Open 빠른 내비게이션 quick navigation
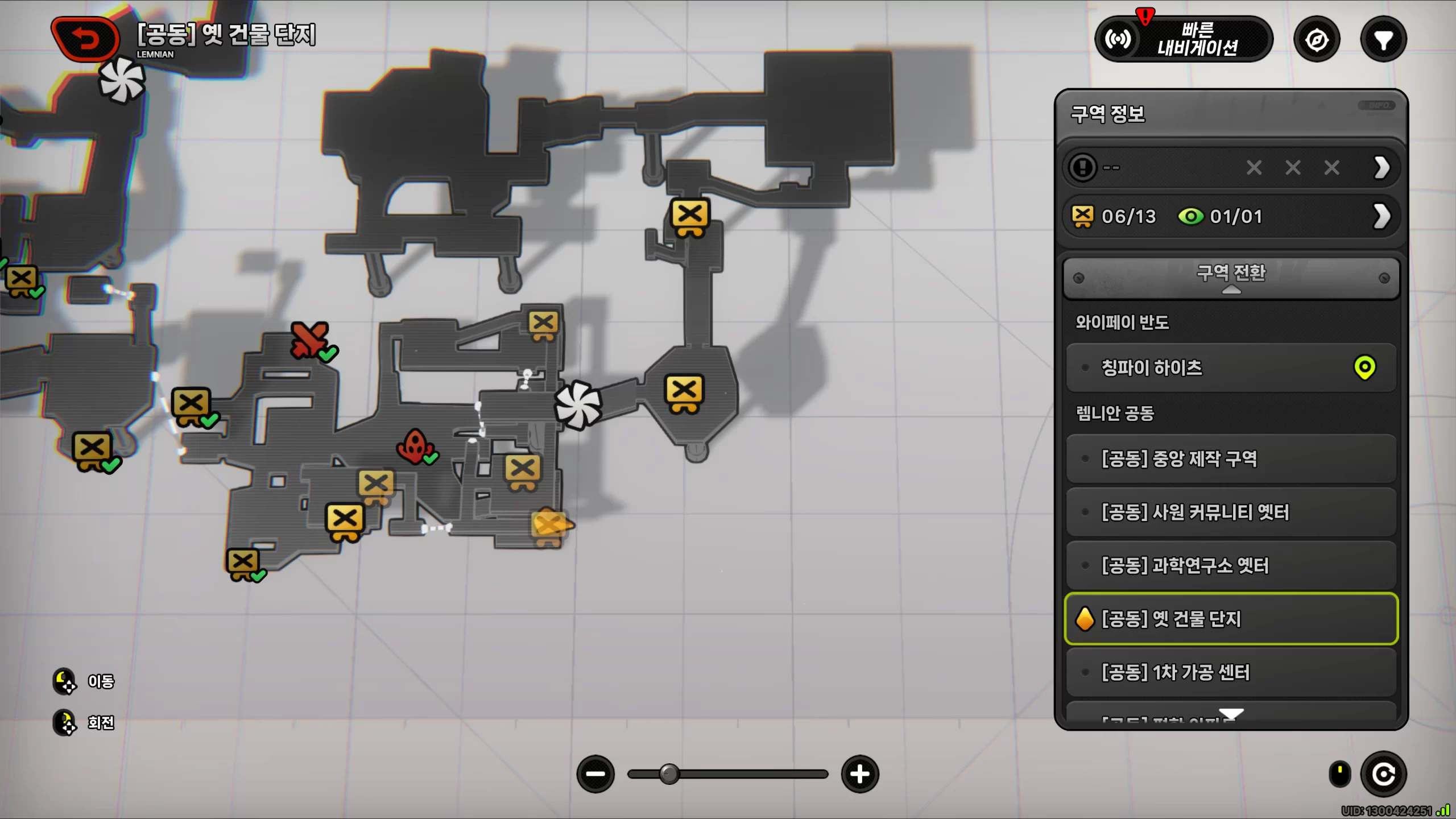Image resolution: width=1456 pixels, height=819 pixels. [1184, 39]
